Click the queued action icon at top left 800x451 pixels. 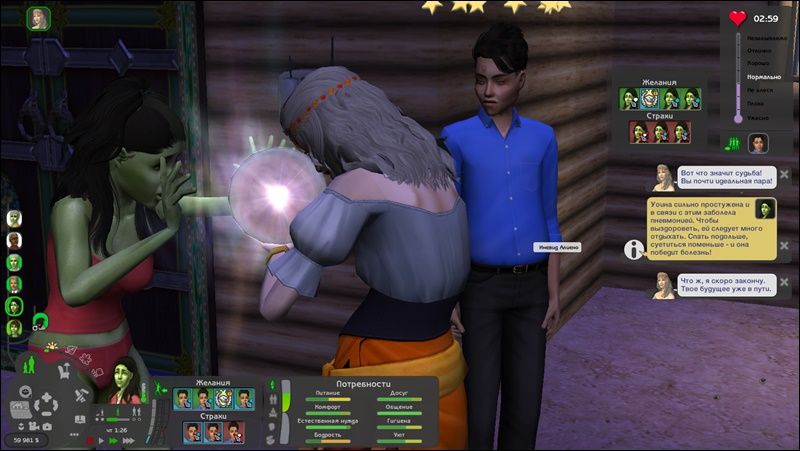[x=39, y=19]
